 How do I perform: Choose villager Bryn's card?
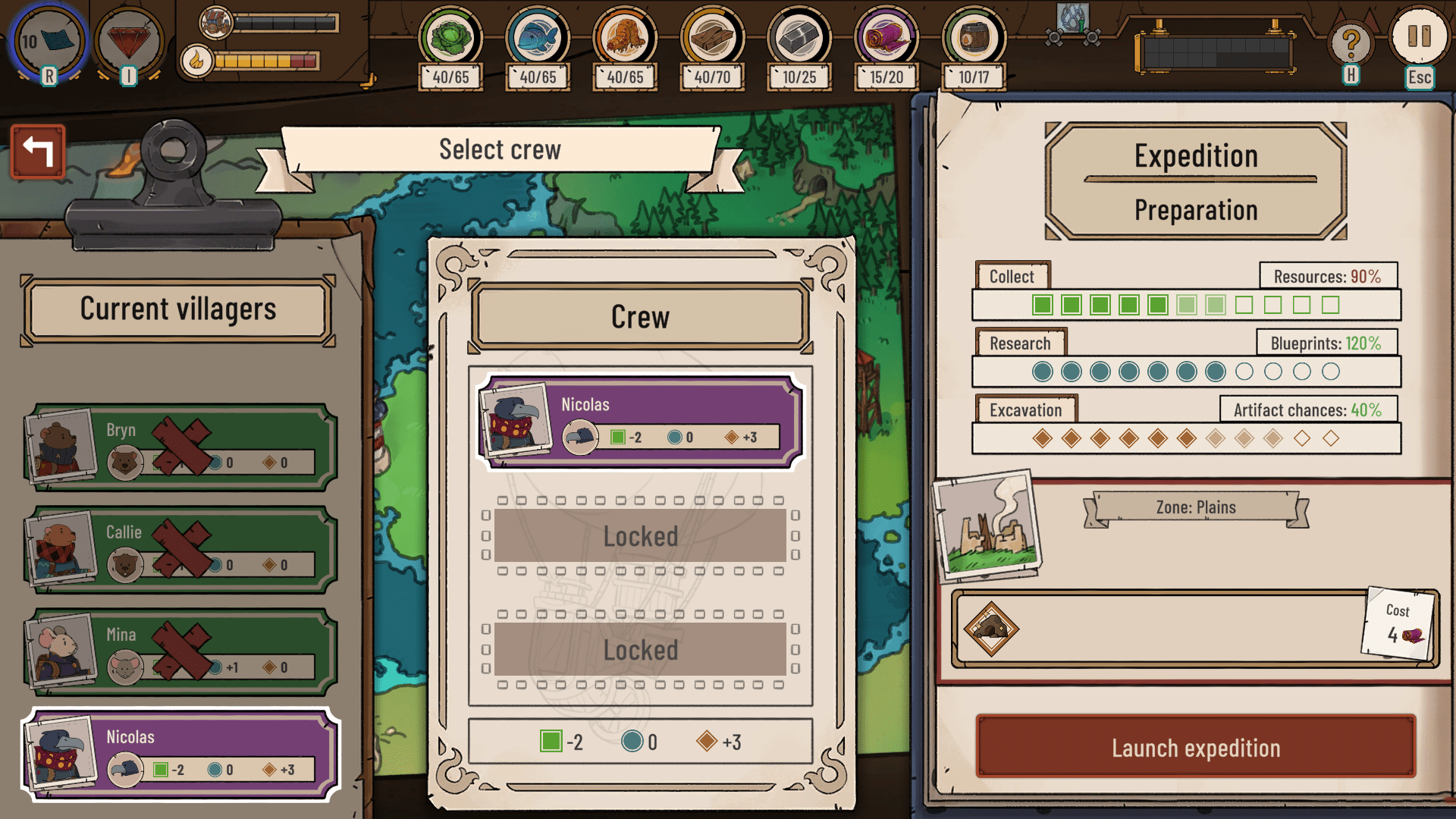click(180, 447)
